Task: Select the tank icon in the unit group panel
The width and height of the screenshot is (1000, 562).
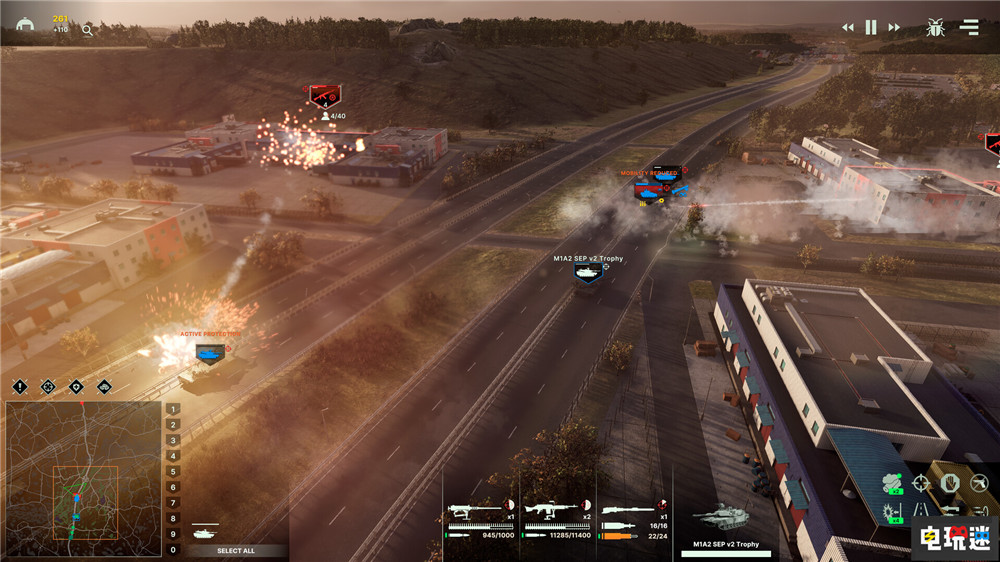Action: pos(202,532)
